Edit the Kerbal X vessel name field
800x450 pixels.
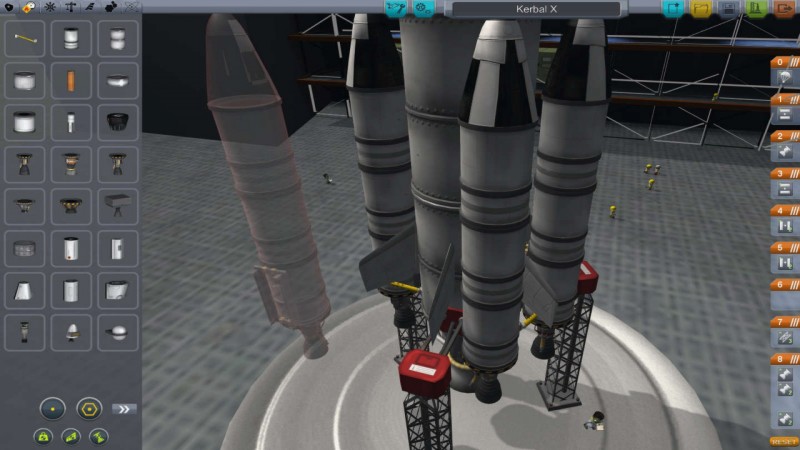point(534,9)
